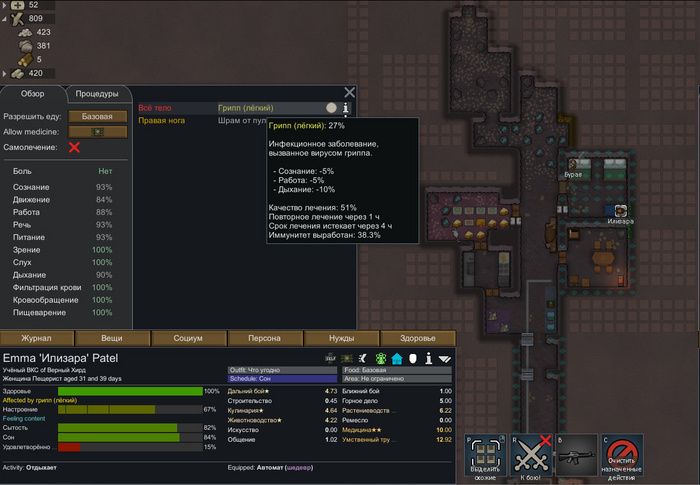This screenshot has height=485, width=700.
Task: Click the assault rifle weapon button
Action: point(577,456)
